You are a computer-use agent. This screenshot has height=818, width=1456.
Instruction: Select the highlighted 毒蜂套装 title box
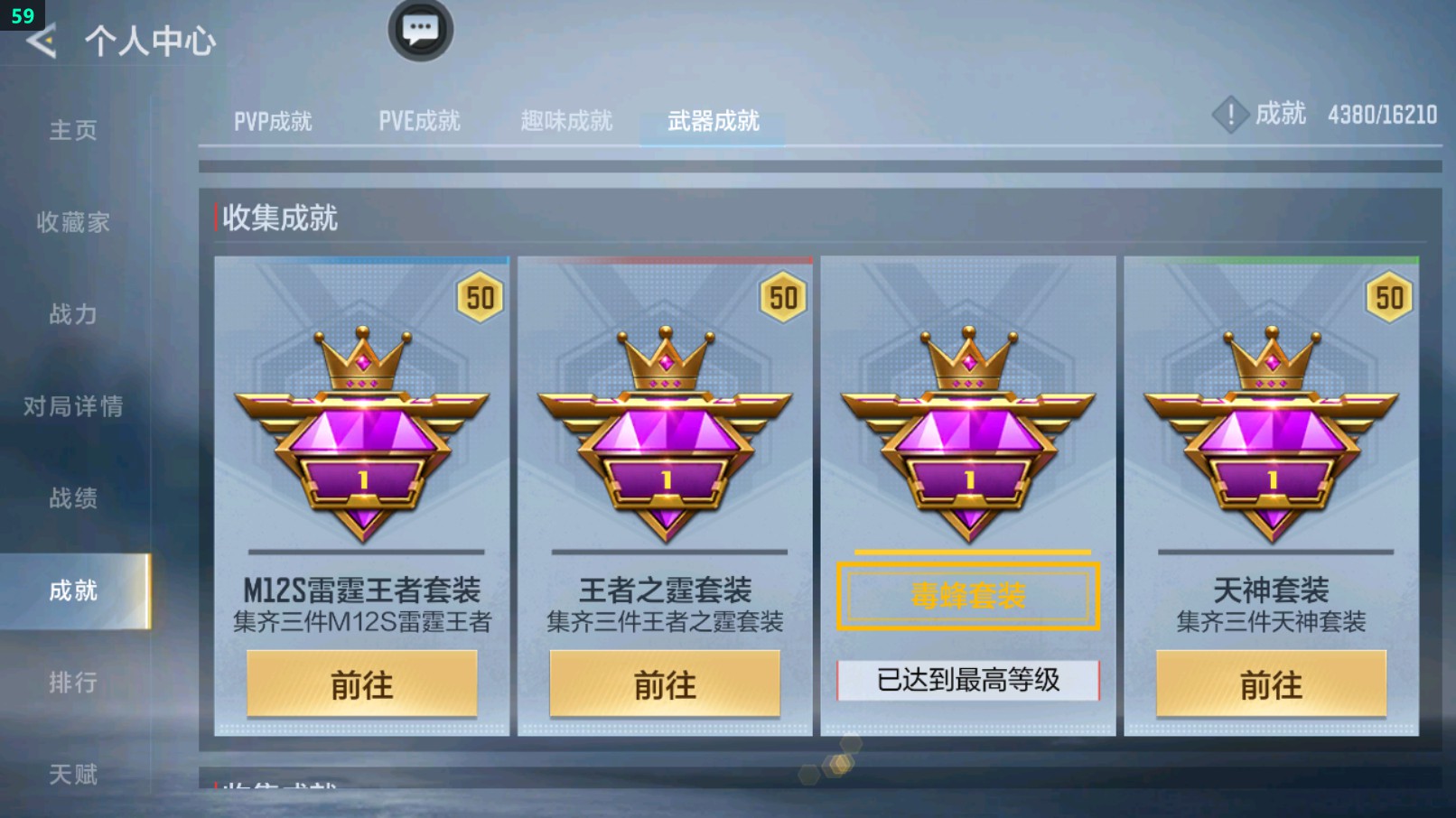point(967,593)
